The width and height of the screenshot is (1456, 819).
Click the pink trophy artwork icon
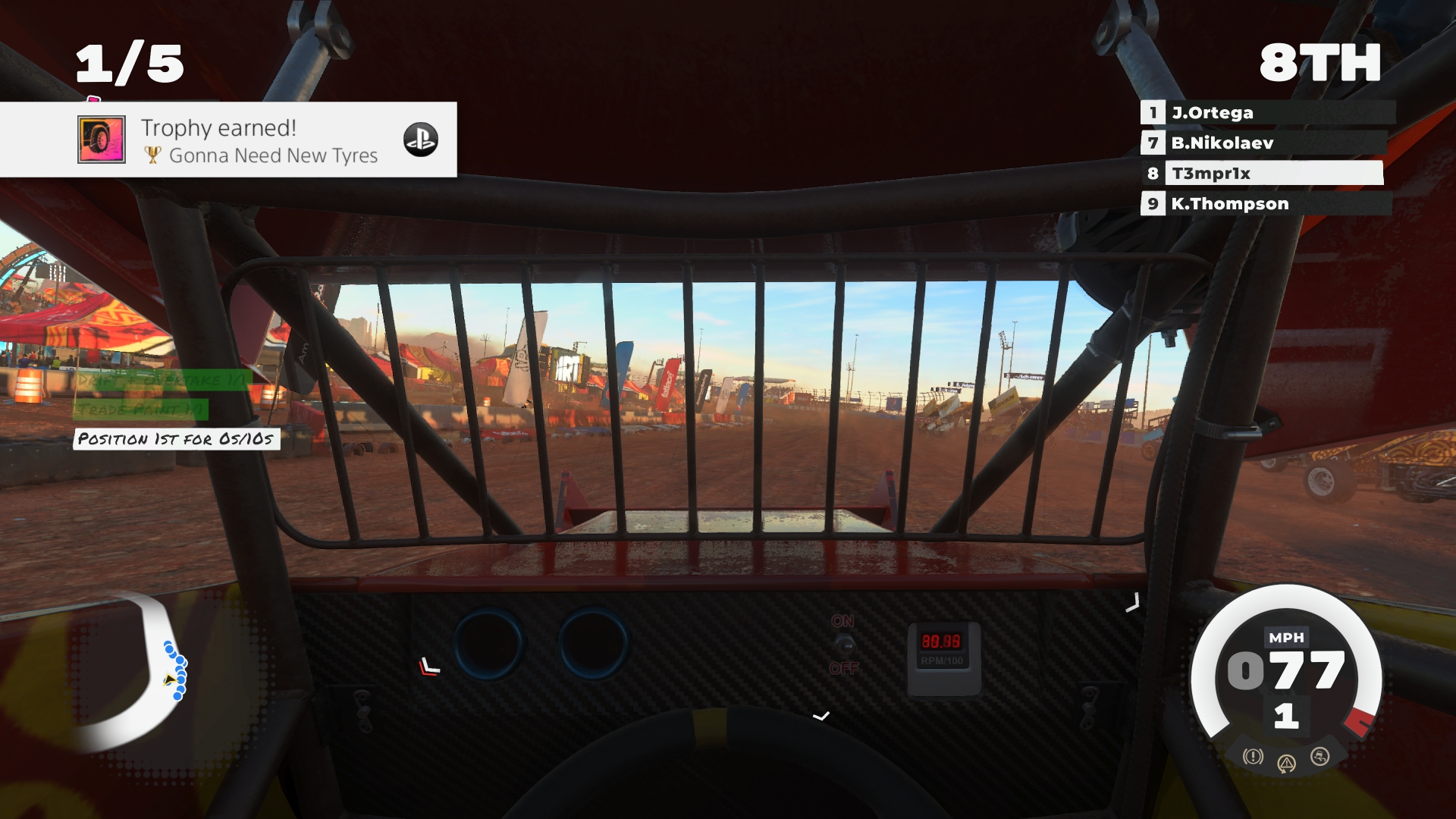(x=101, y=139)
